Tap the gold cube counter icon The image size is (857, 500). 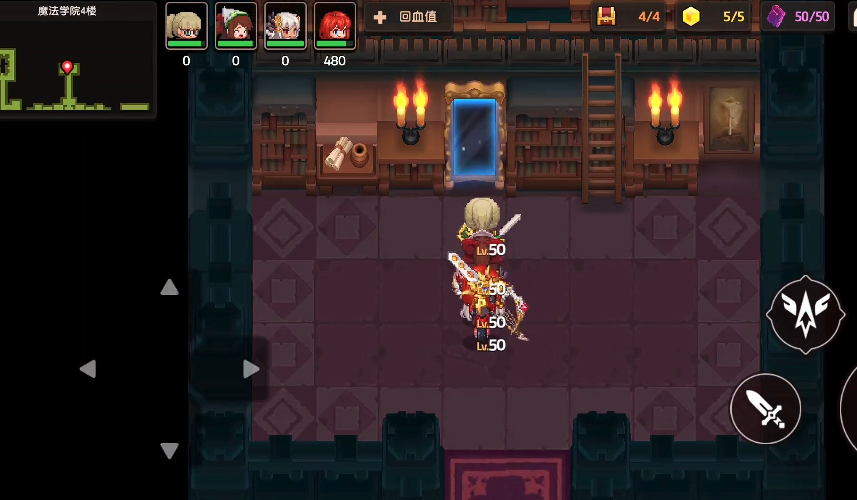point(690,16)
